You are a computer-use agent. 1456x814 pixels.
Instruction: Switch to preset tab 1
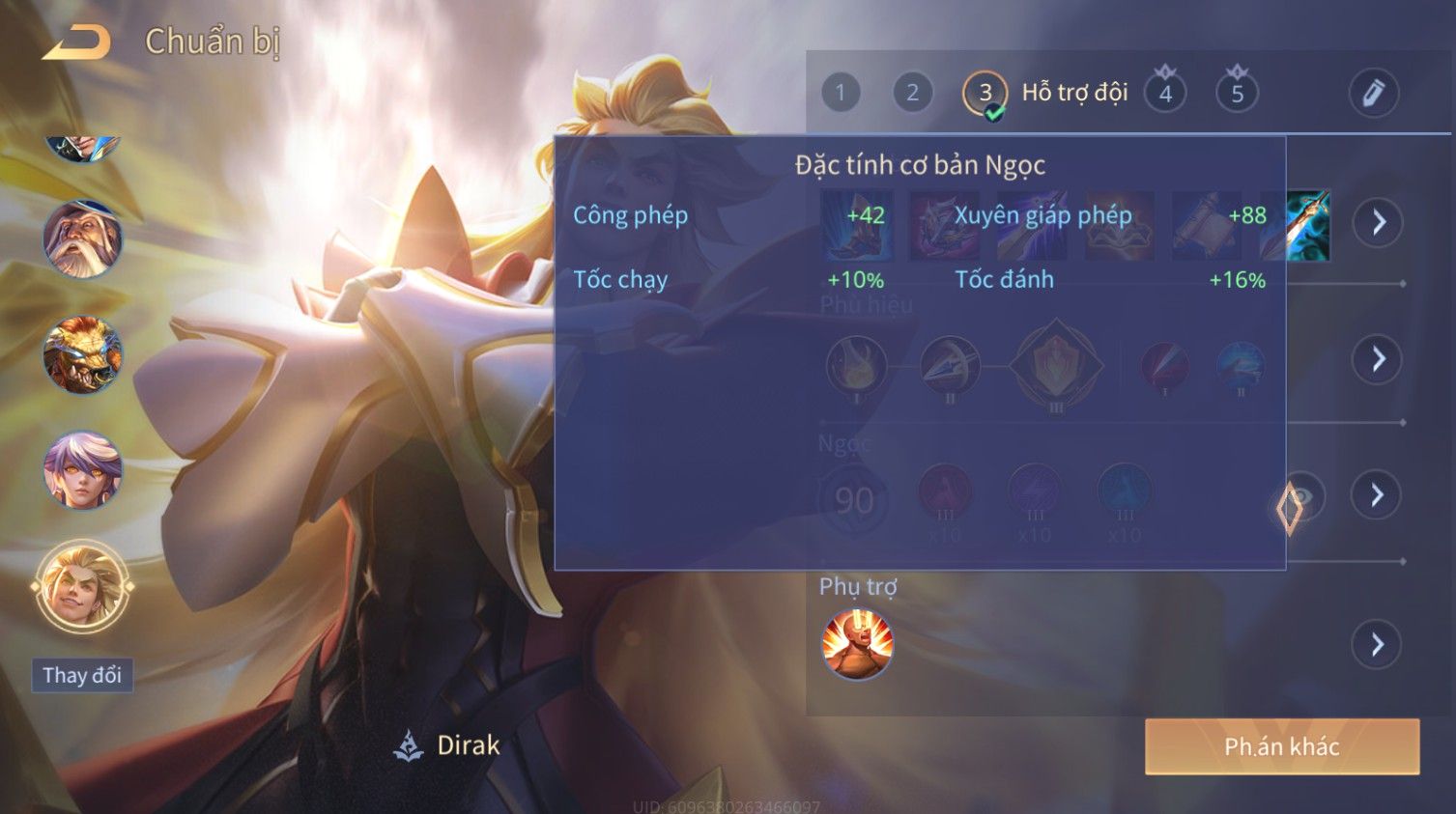coord(841,93)
